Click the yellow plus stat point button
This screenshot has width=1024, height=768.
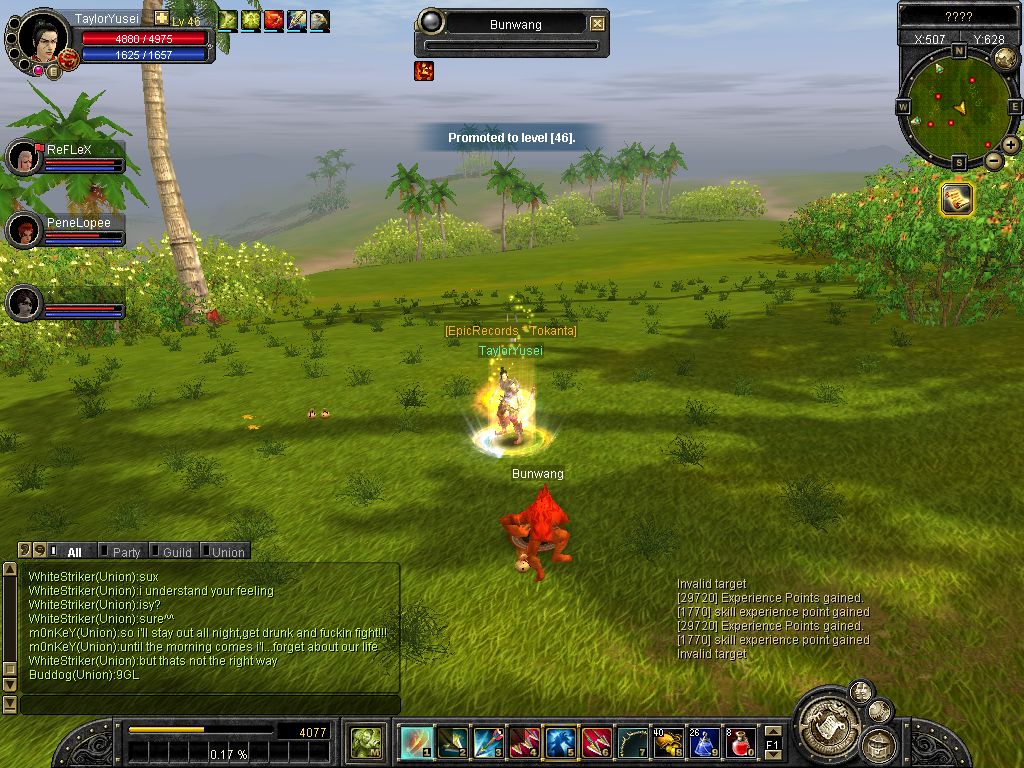pyautogui.click(x=161, y=19)
